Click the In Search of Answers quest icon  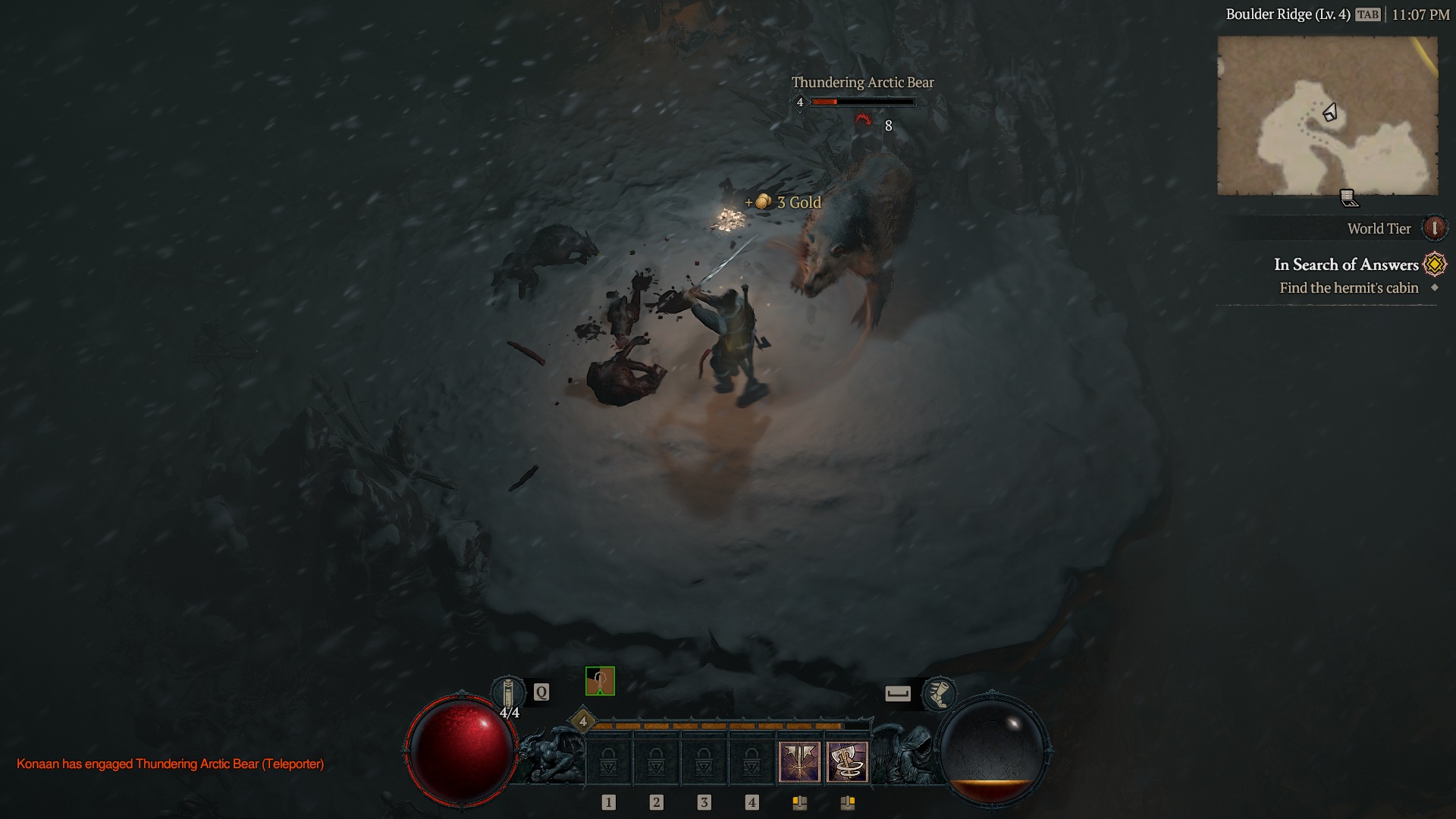1433,264
